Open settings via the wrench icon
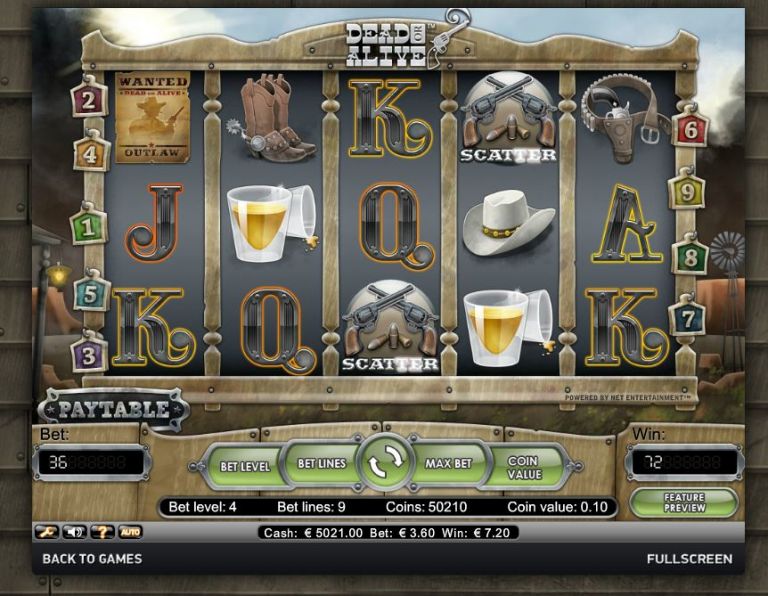 (x=46, y=532)
